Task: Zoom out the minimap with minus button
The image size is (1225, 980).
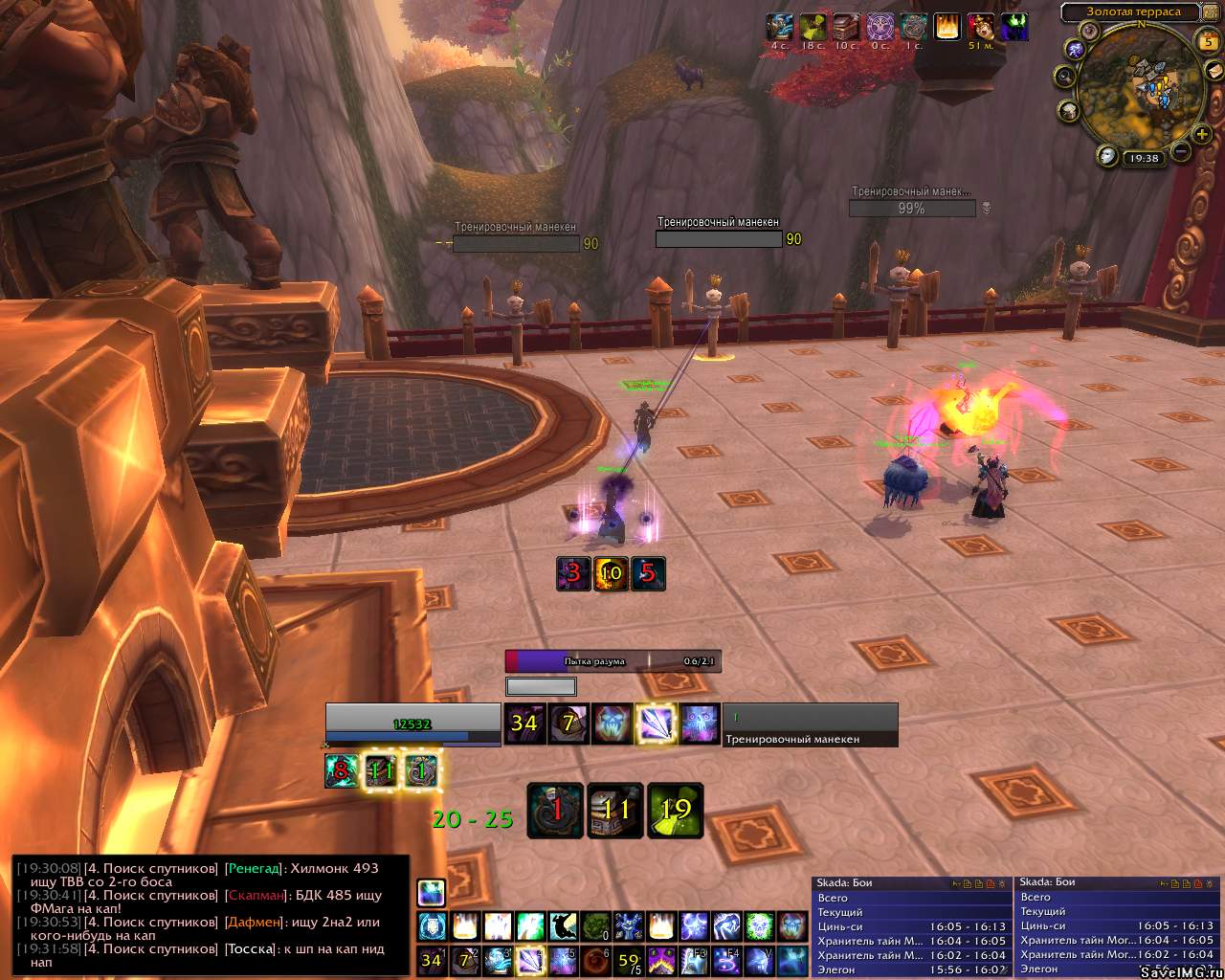Action: tap(1181, 151)
